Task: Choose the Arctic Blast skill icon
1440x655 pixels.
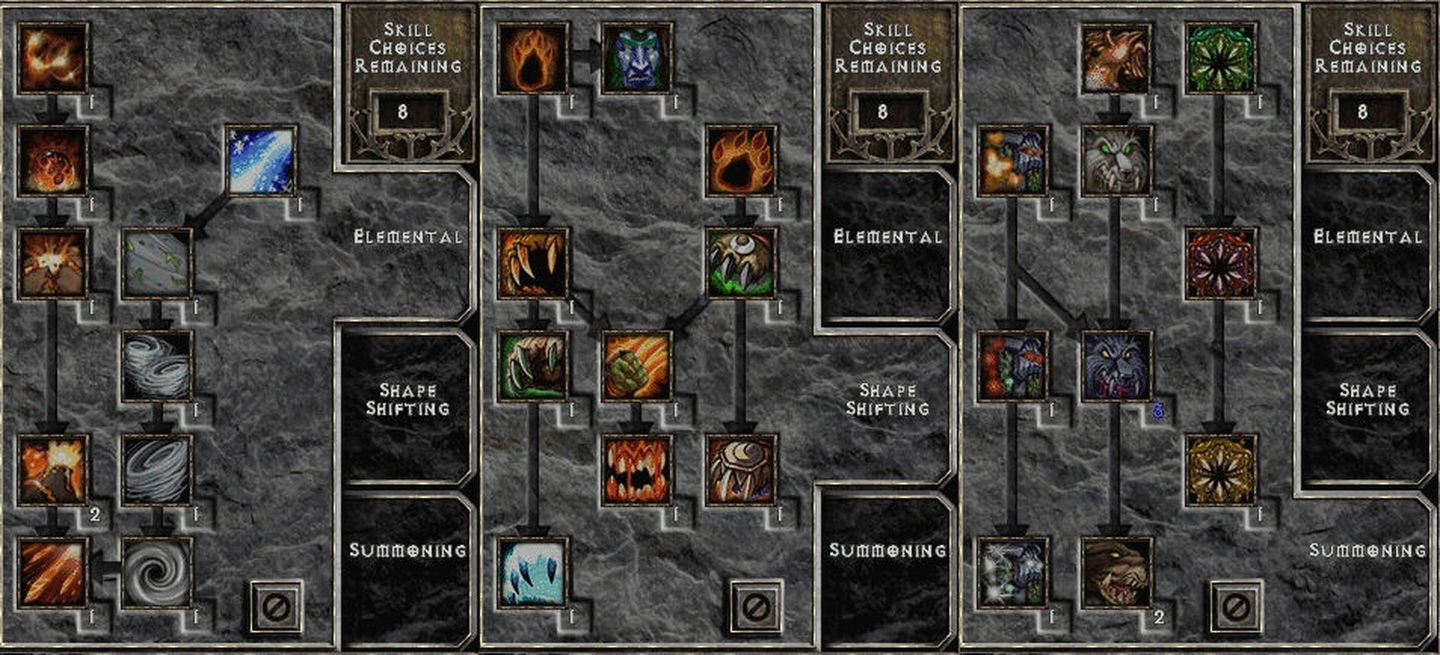Action: pyautogui.click(x=260, y=160)
